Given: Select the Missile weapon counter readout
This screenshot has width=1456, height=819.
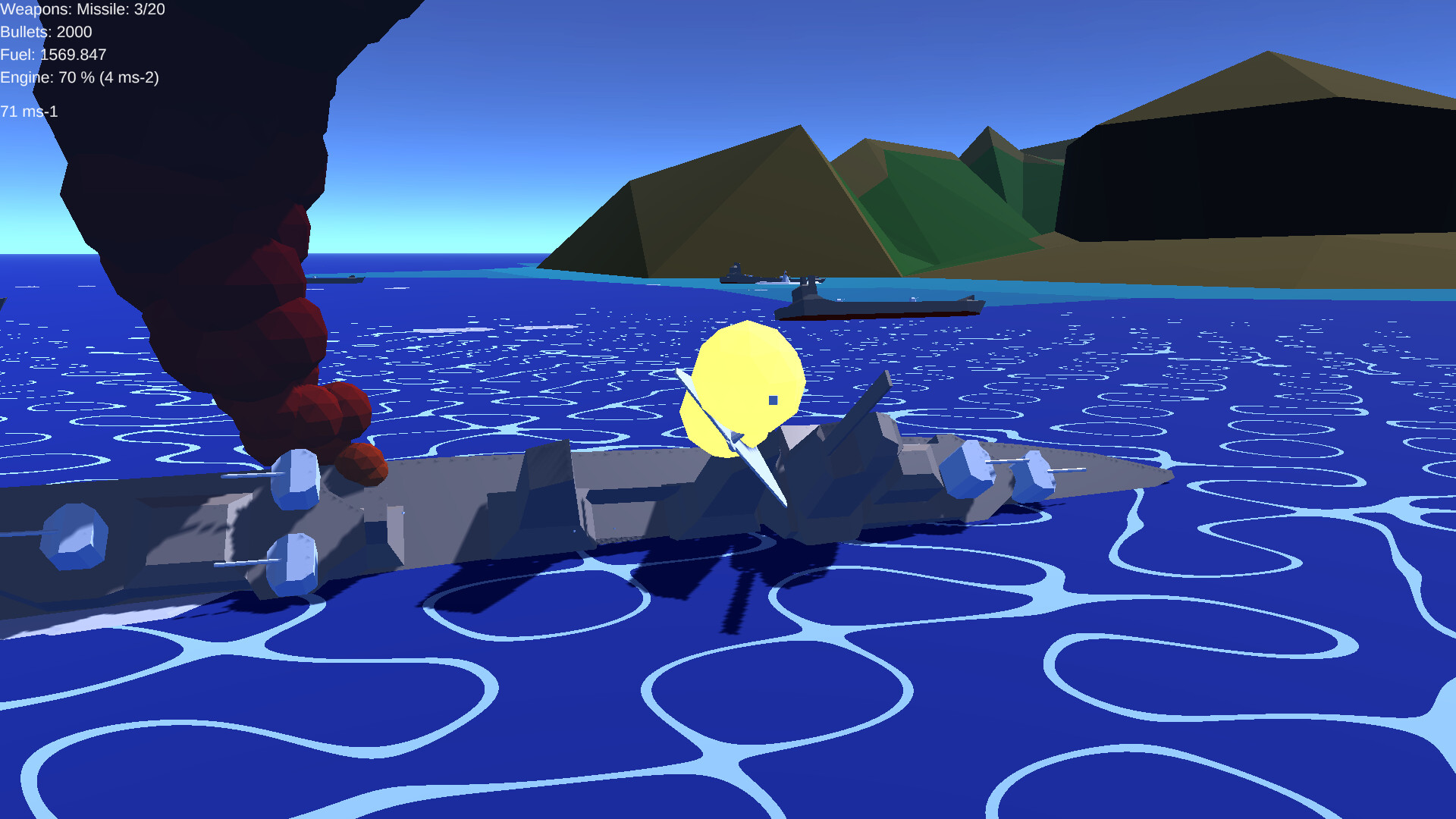Looking at the screenshot, I should (83, 11).
